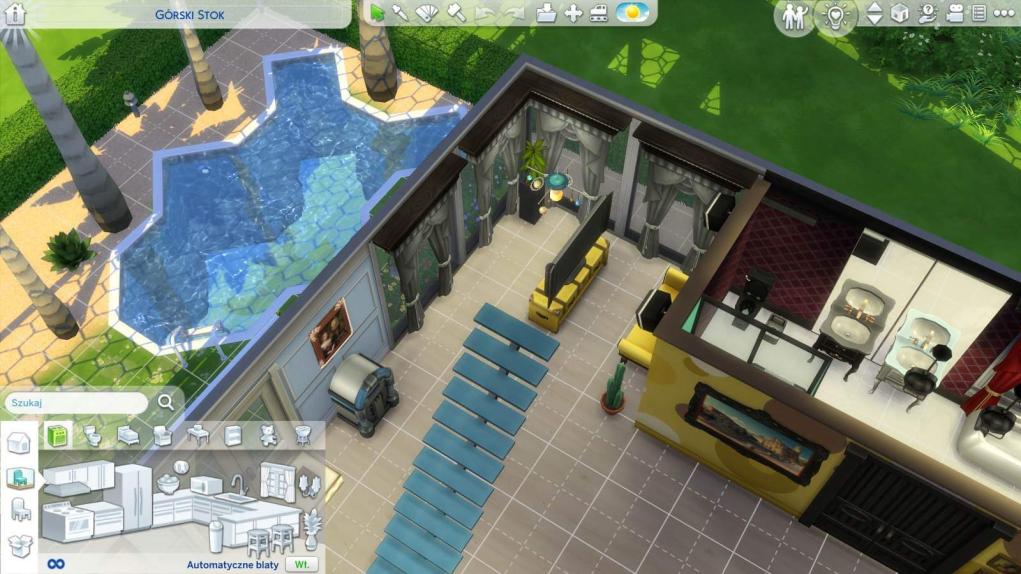Choose the living room armchair category
The height and width of the screenshot is (574, 1021).
pos(162,436)
